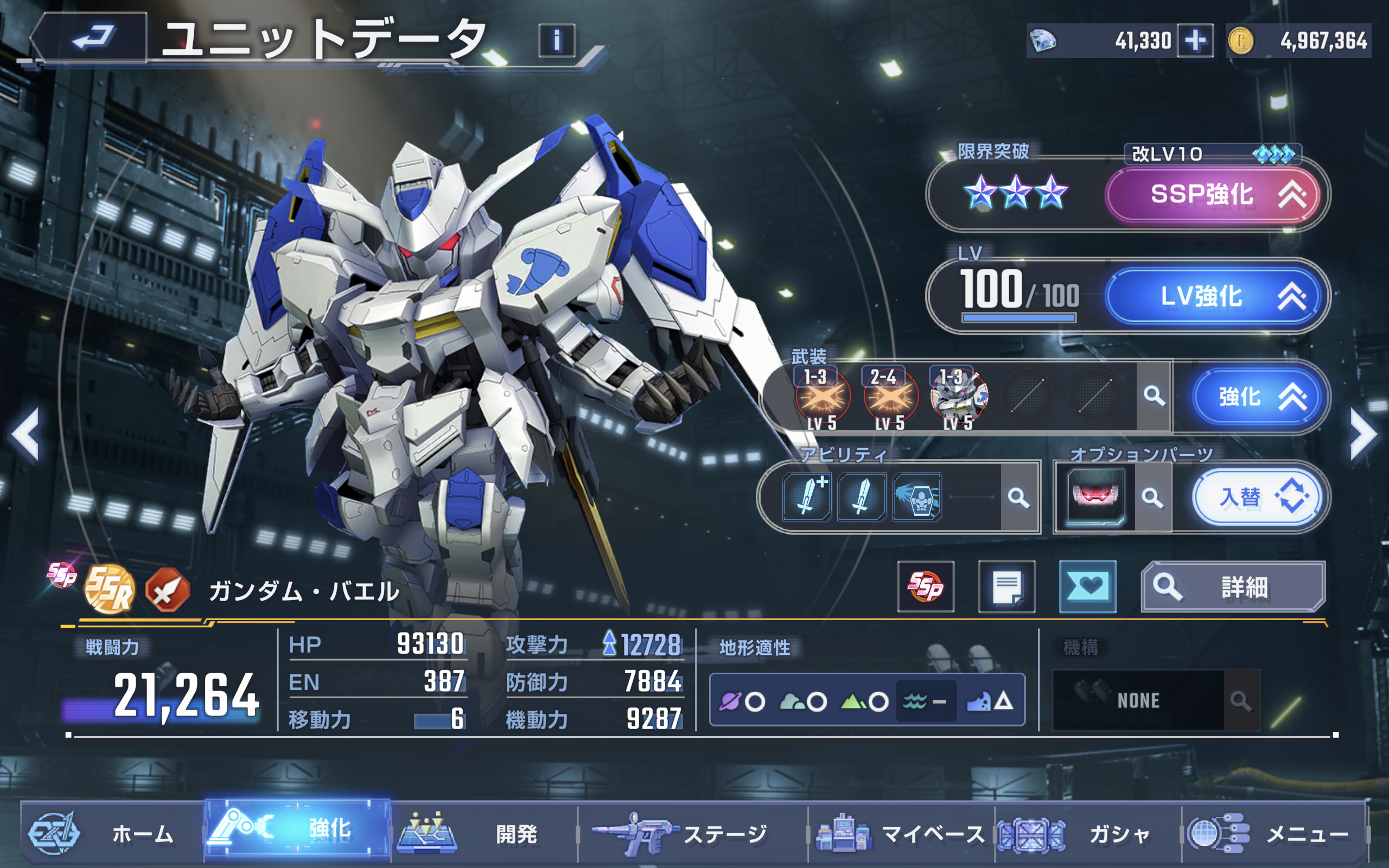Toggle the heart favorite button
Image resolution: width=1389 pixels, height=868 pixels.
point(1087,586)
